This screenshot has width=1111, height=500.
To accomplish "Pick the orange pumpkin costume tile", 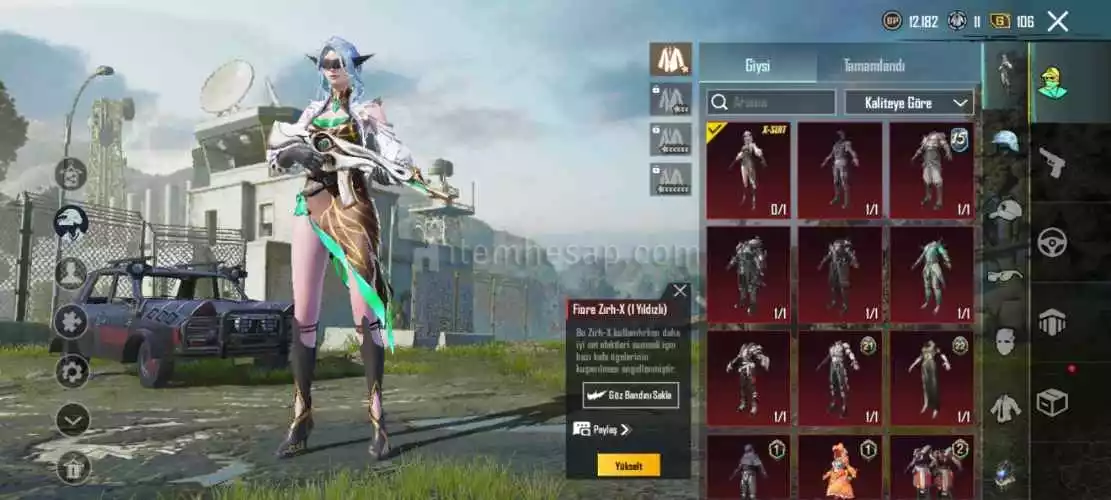I will tap(840, 467).
